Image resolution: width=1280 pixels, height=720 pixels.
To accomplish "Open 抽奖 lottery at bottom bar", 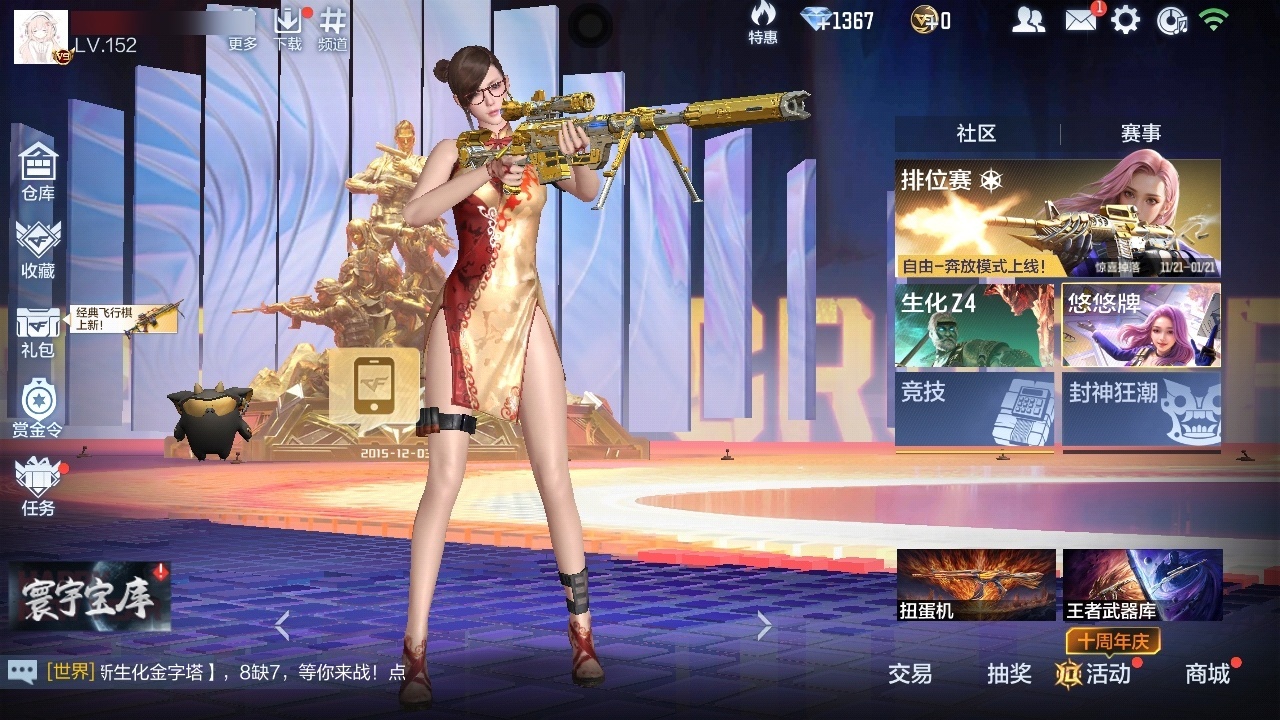I will pos(1009,675).
